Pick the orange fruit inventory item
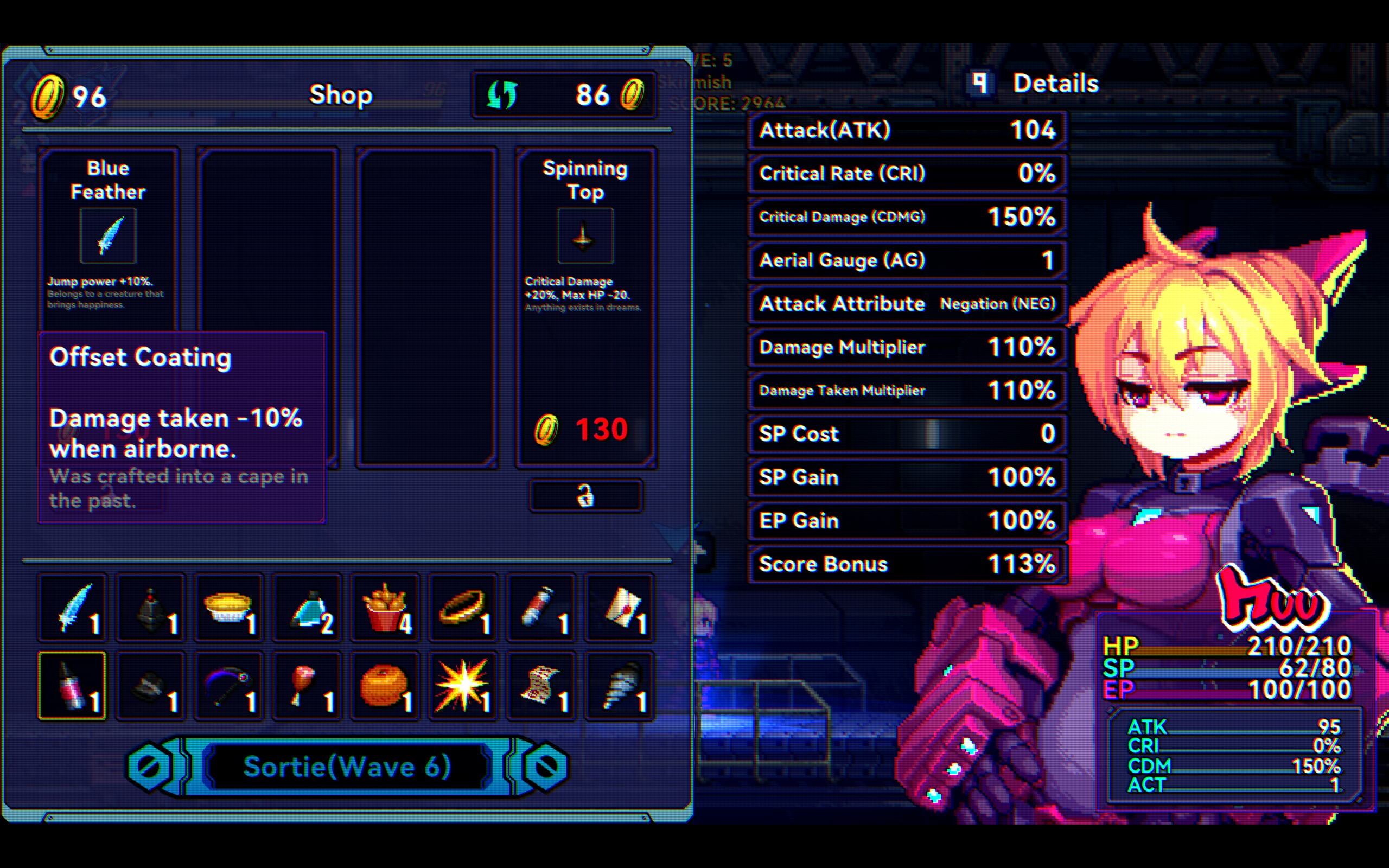This screenshot has height=868, width=1389. tap(385, 685)
